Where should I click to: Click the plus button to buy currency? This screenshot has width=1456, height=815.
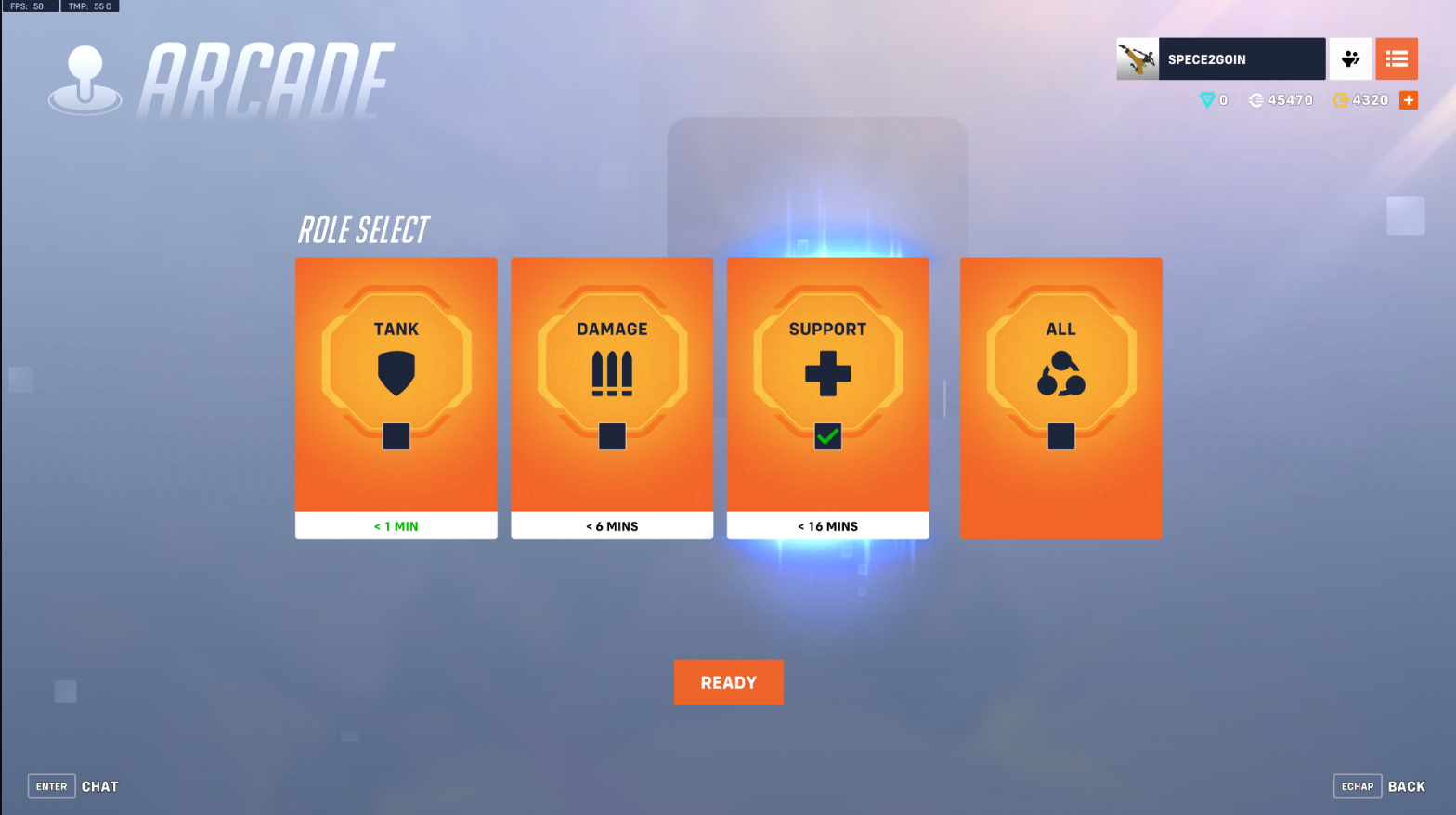click(x=1409, y=99)
